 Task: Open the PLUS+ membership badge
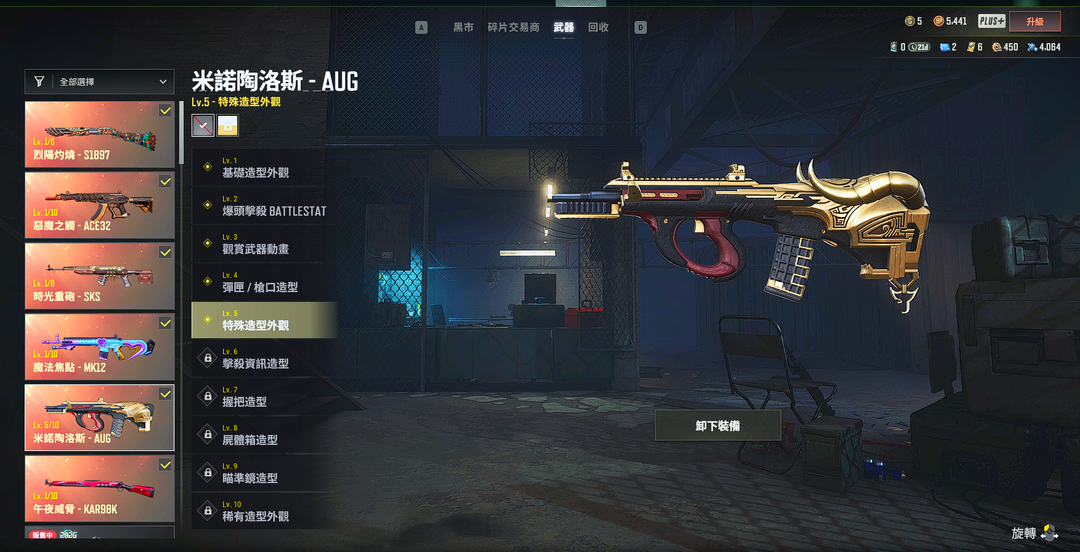[991, 21]
